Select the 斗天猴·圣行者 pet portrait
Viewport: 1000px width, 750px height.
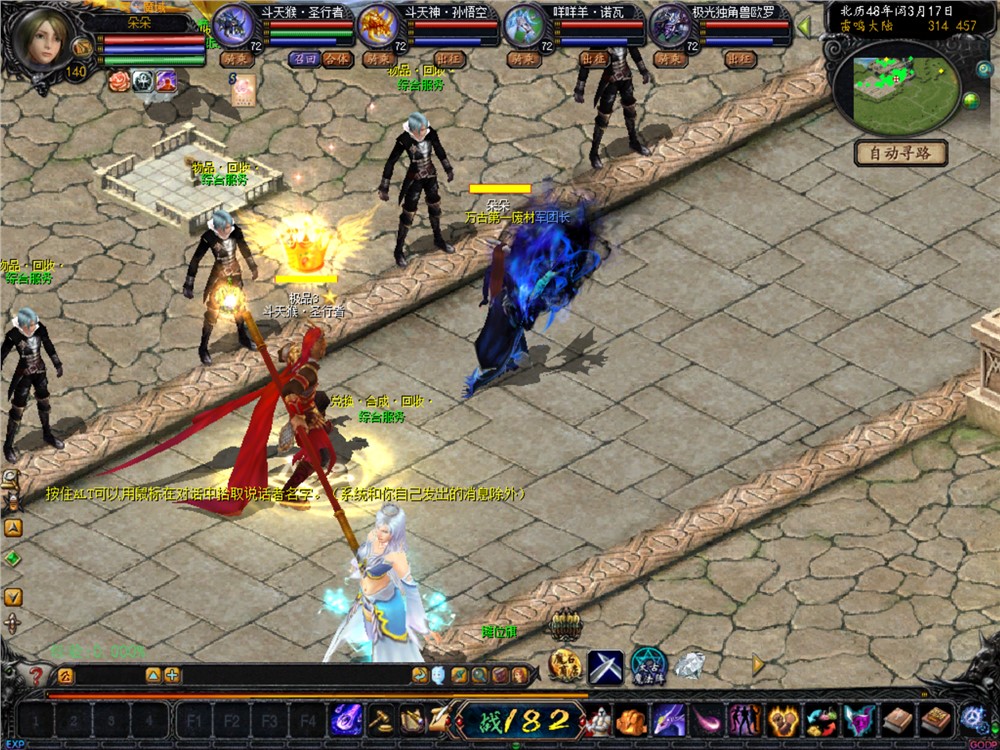pos(235,24)
